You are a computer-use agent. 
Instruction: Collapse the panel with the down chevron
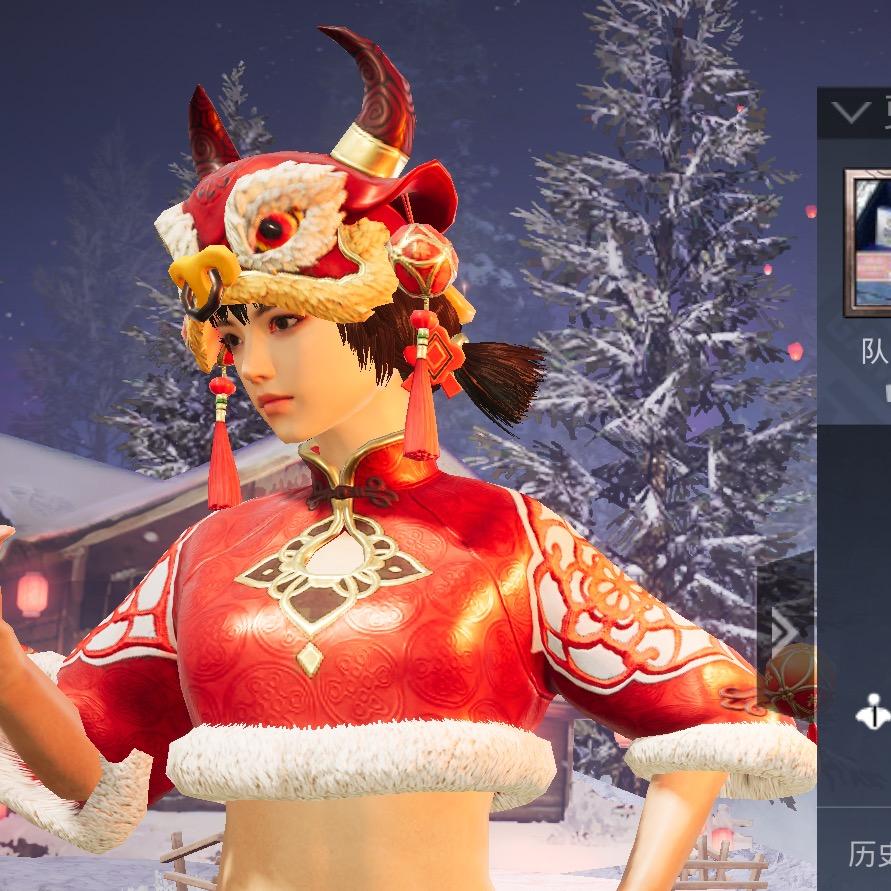850,112
